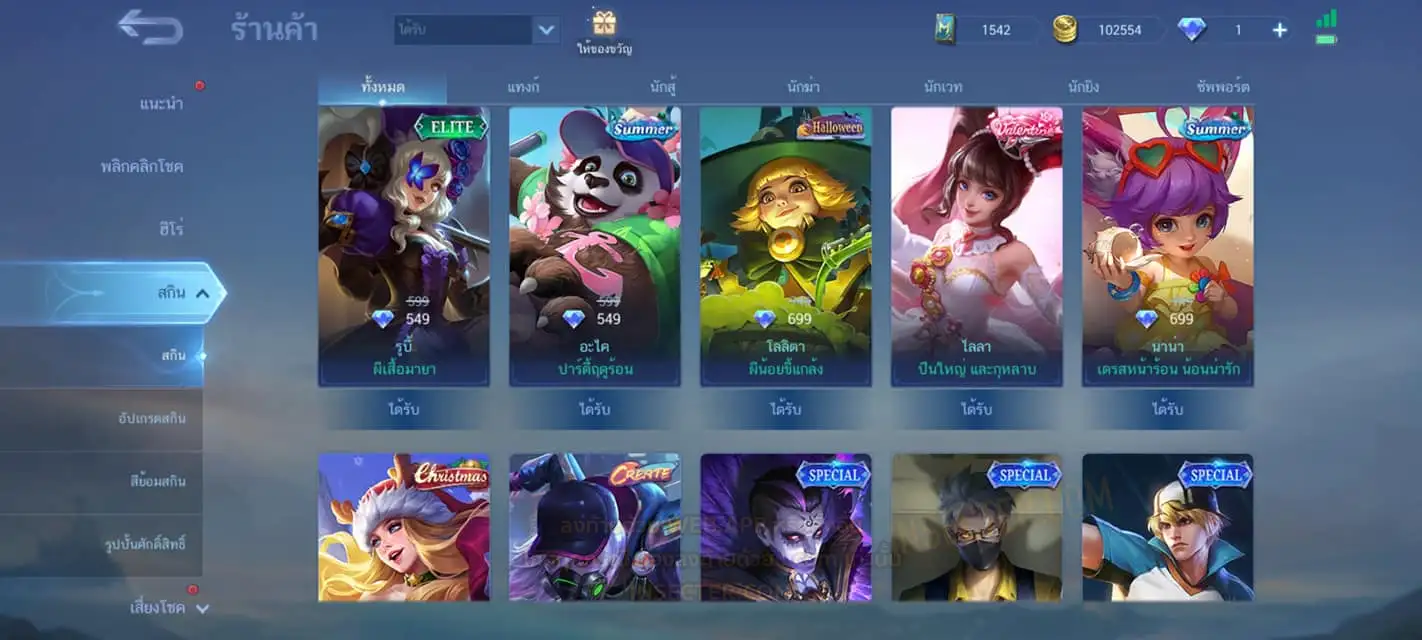Image resolution: width=1422 pixels, height=640 pixels.
Task: Switch to the นักสู้ tab
Action: click(x=663, y=87)
